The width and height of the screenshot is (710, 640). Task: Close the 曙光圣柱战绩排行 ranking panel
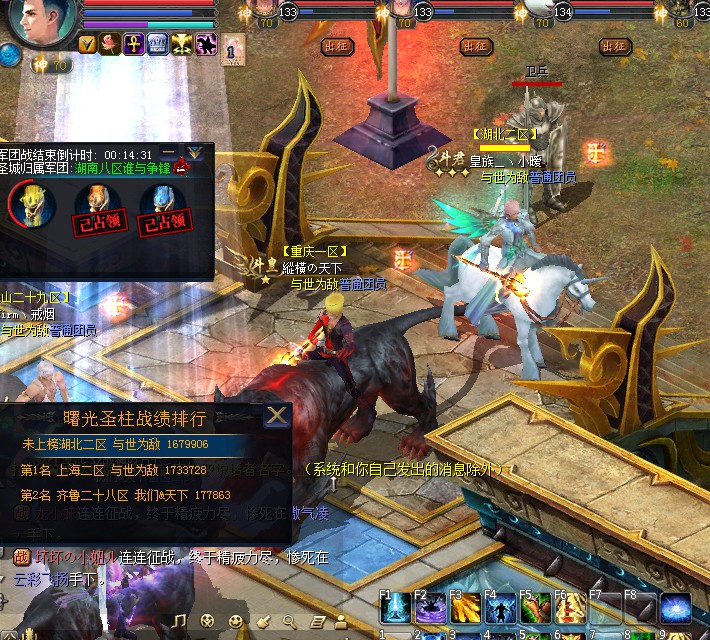pos(277,415)
